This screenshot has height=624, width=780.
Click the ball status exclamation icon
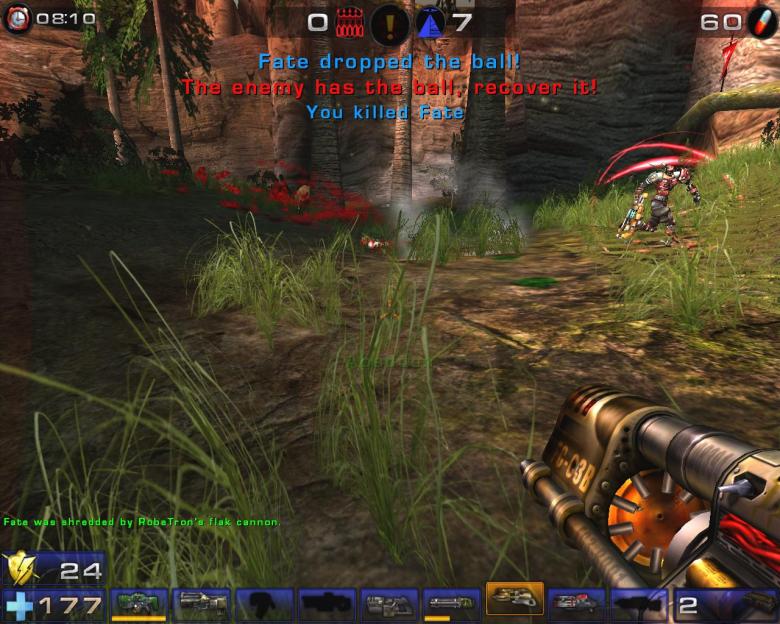pos(389,23)
